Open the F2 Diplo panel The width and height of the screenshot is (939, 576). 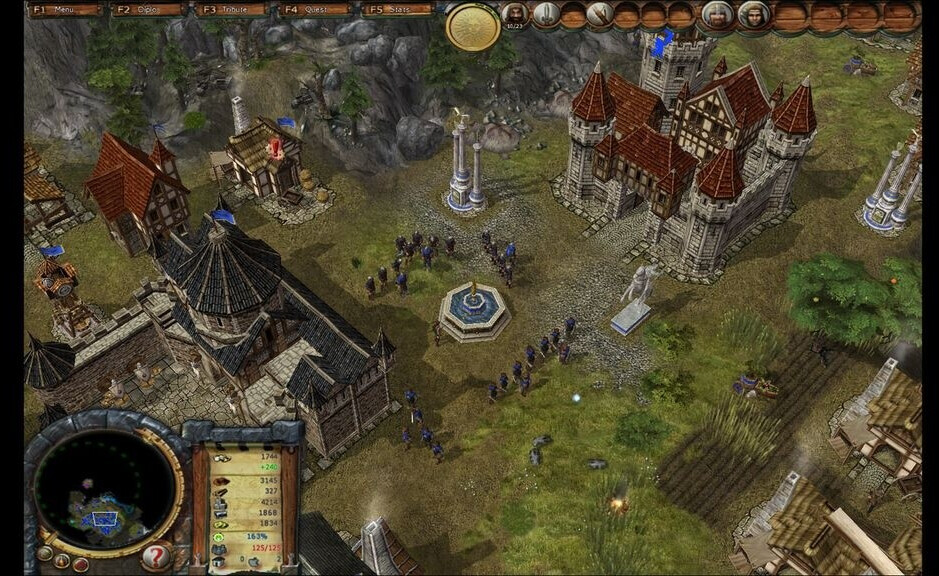[150, 10]
